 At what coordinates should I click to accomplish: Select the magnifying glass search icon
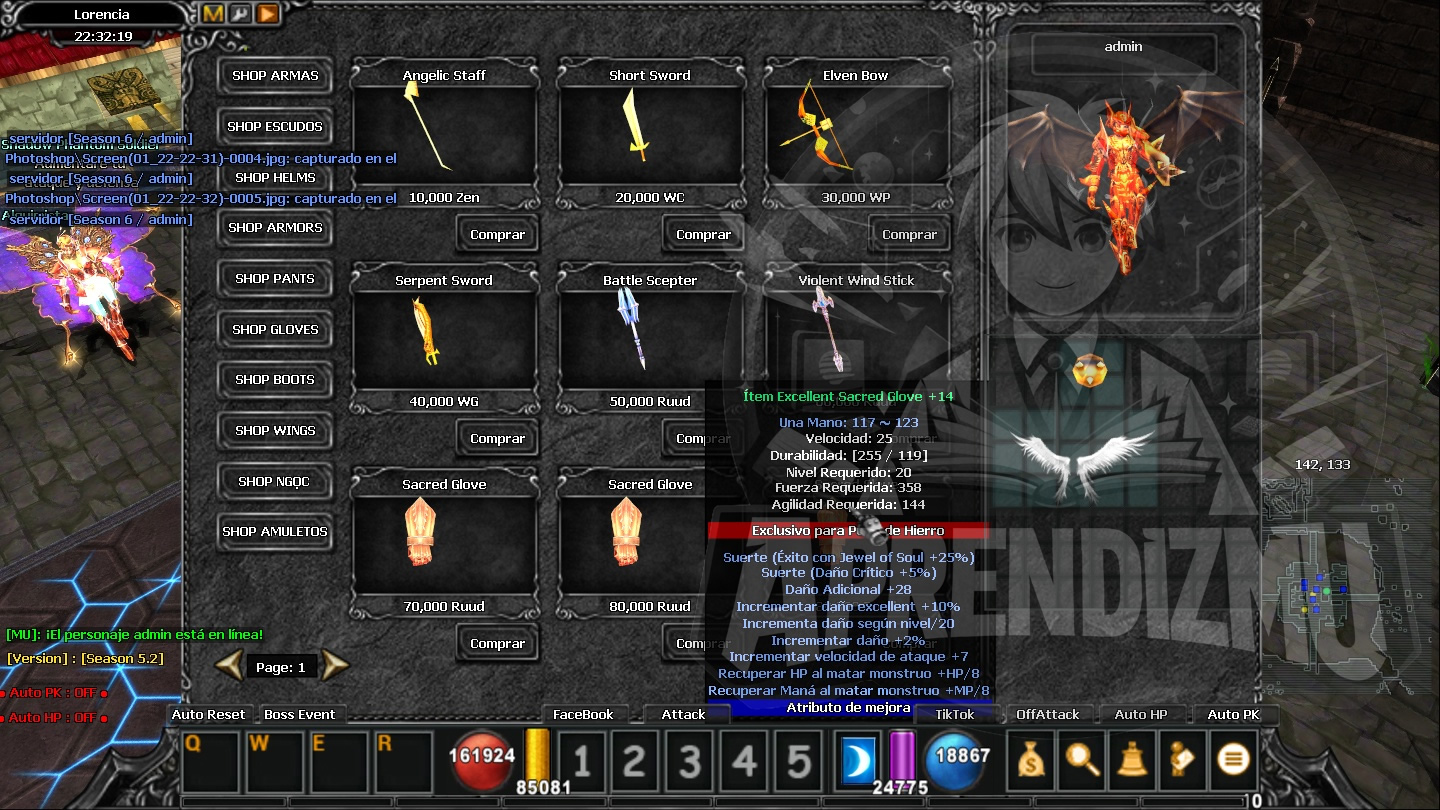tap(1081, 760)
